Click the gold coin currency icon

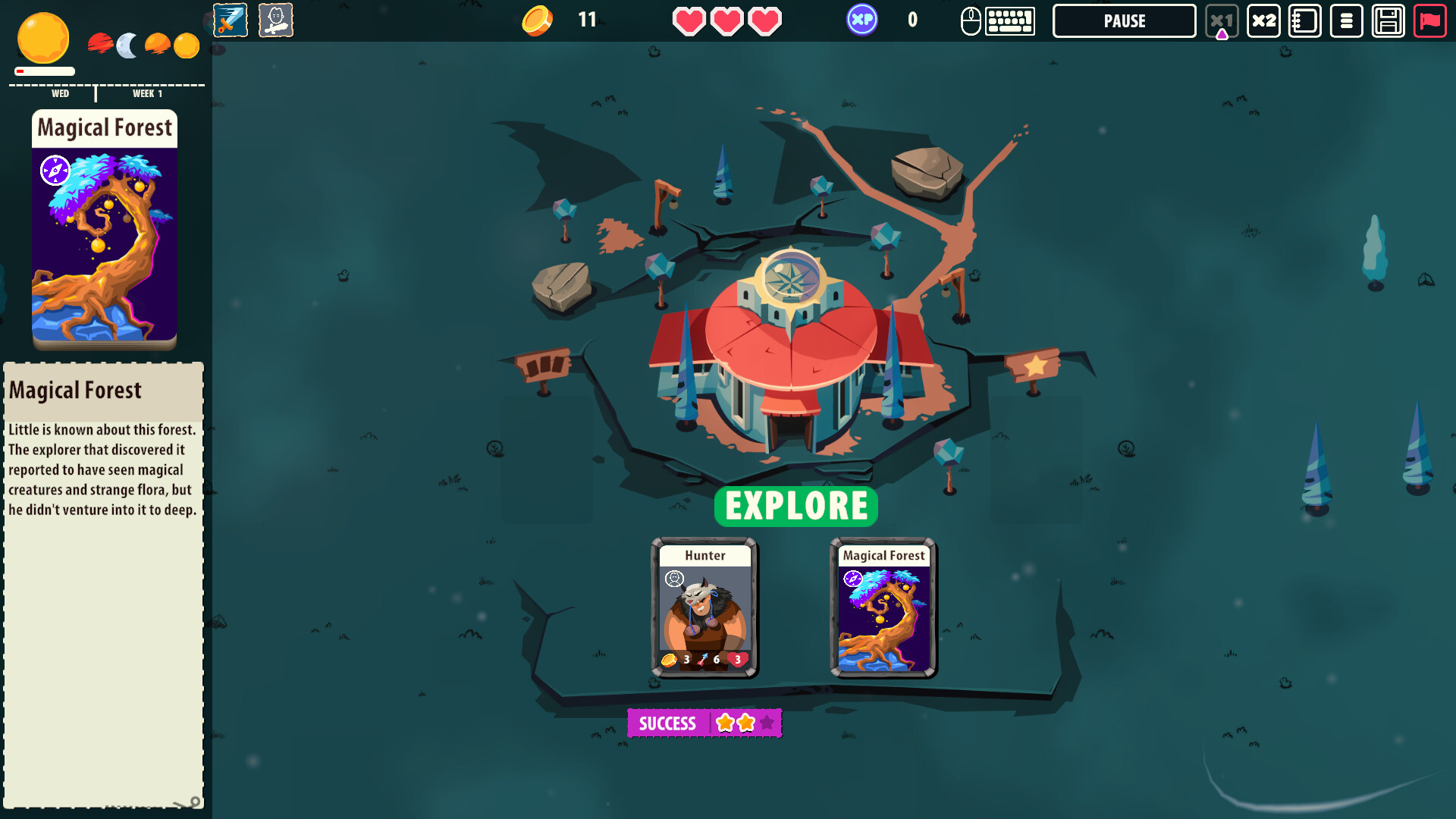[x=537, y=20]
